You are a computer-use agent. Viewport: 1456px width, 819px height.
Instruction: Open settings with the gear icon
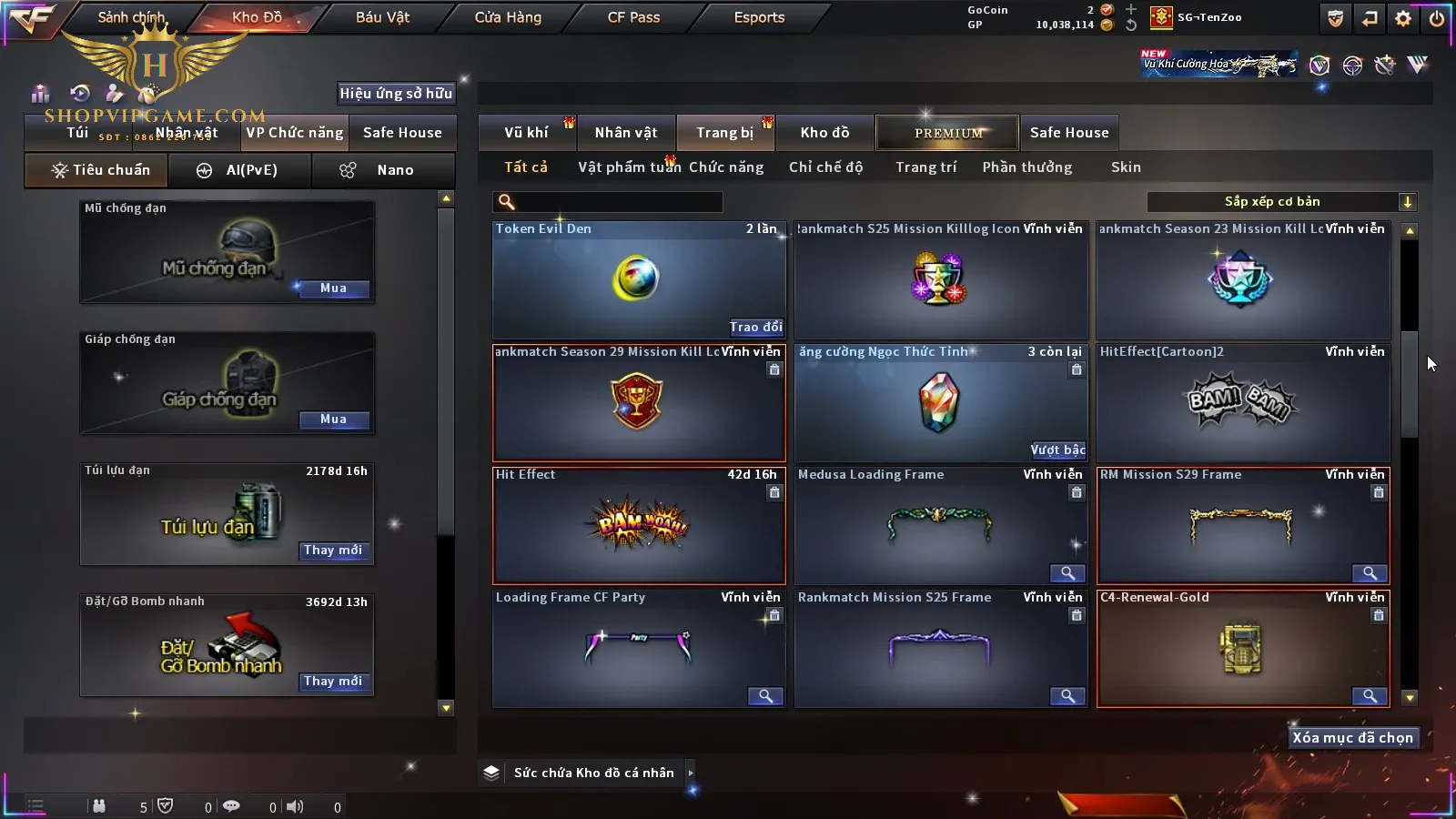tap(1403, 18)
